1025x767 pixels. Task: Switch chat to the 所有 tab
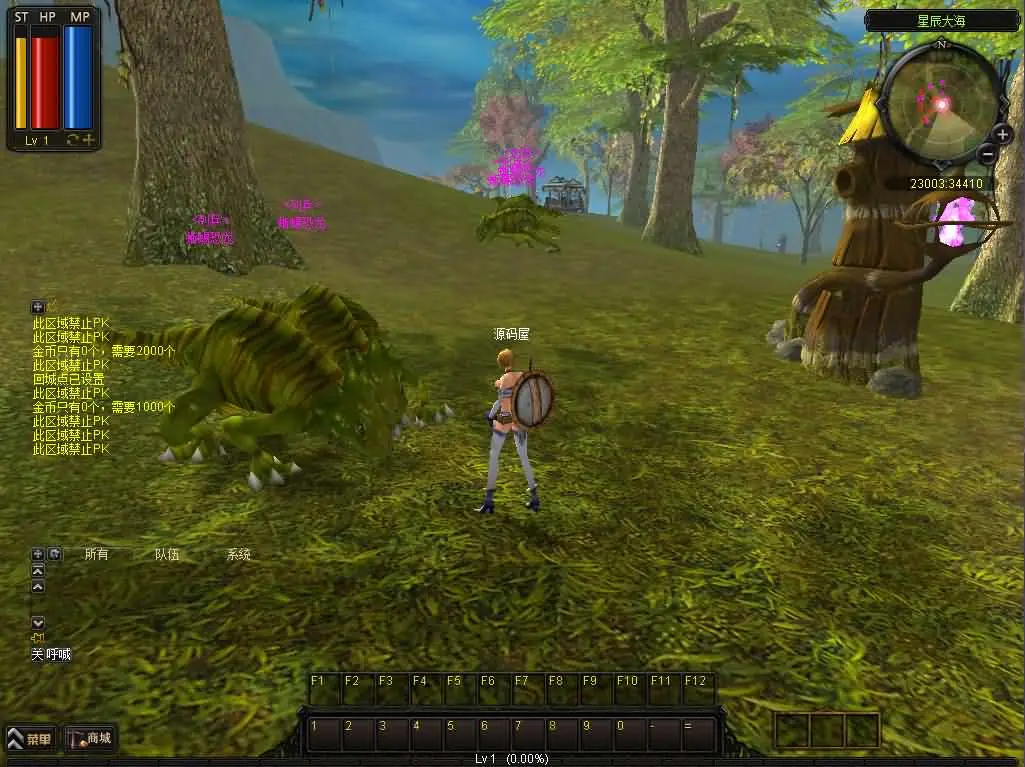point(96,554)
